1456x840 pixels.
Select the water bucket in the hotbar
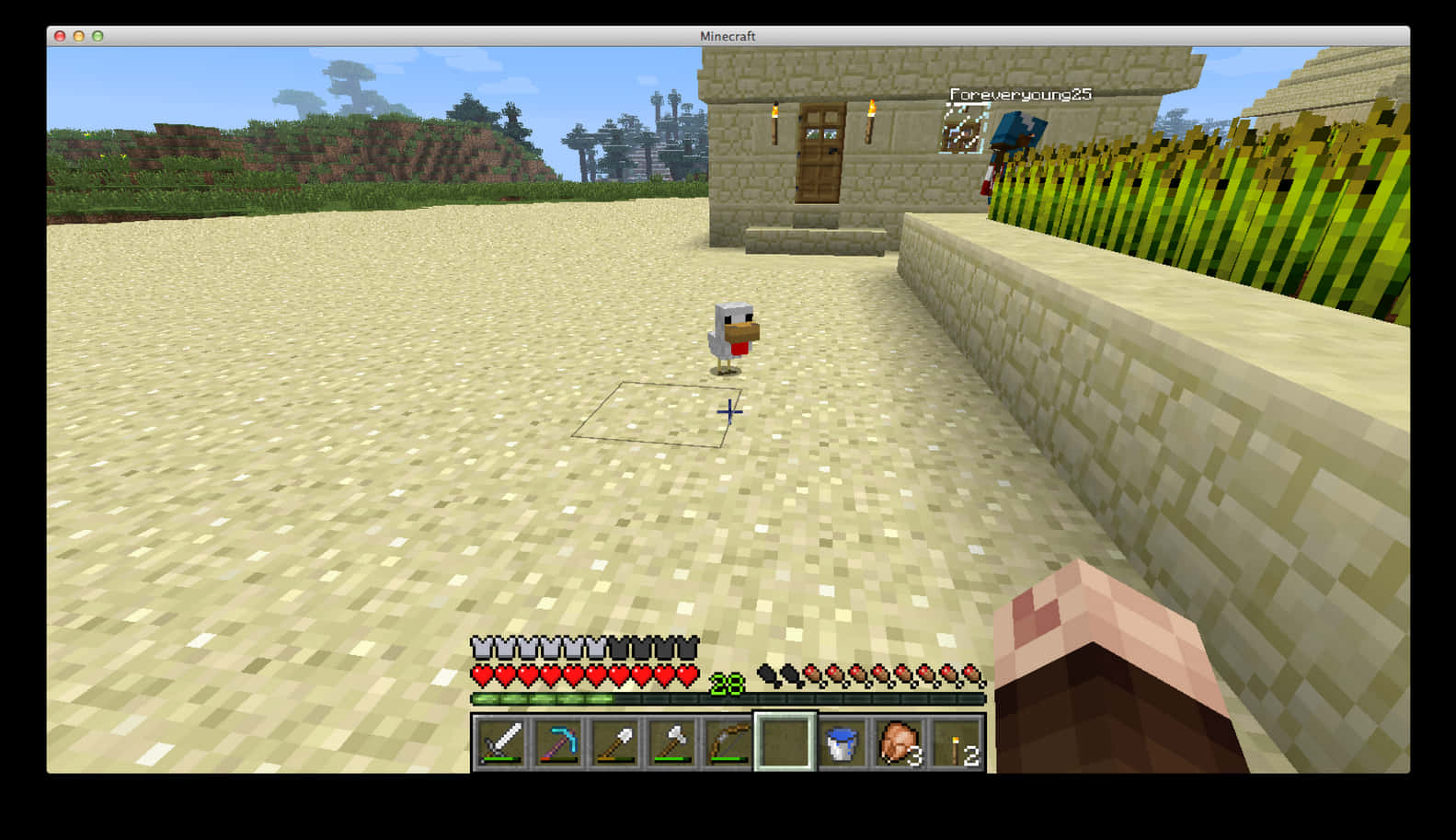point(841,741)
